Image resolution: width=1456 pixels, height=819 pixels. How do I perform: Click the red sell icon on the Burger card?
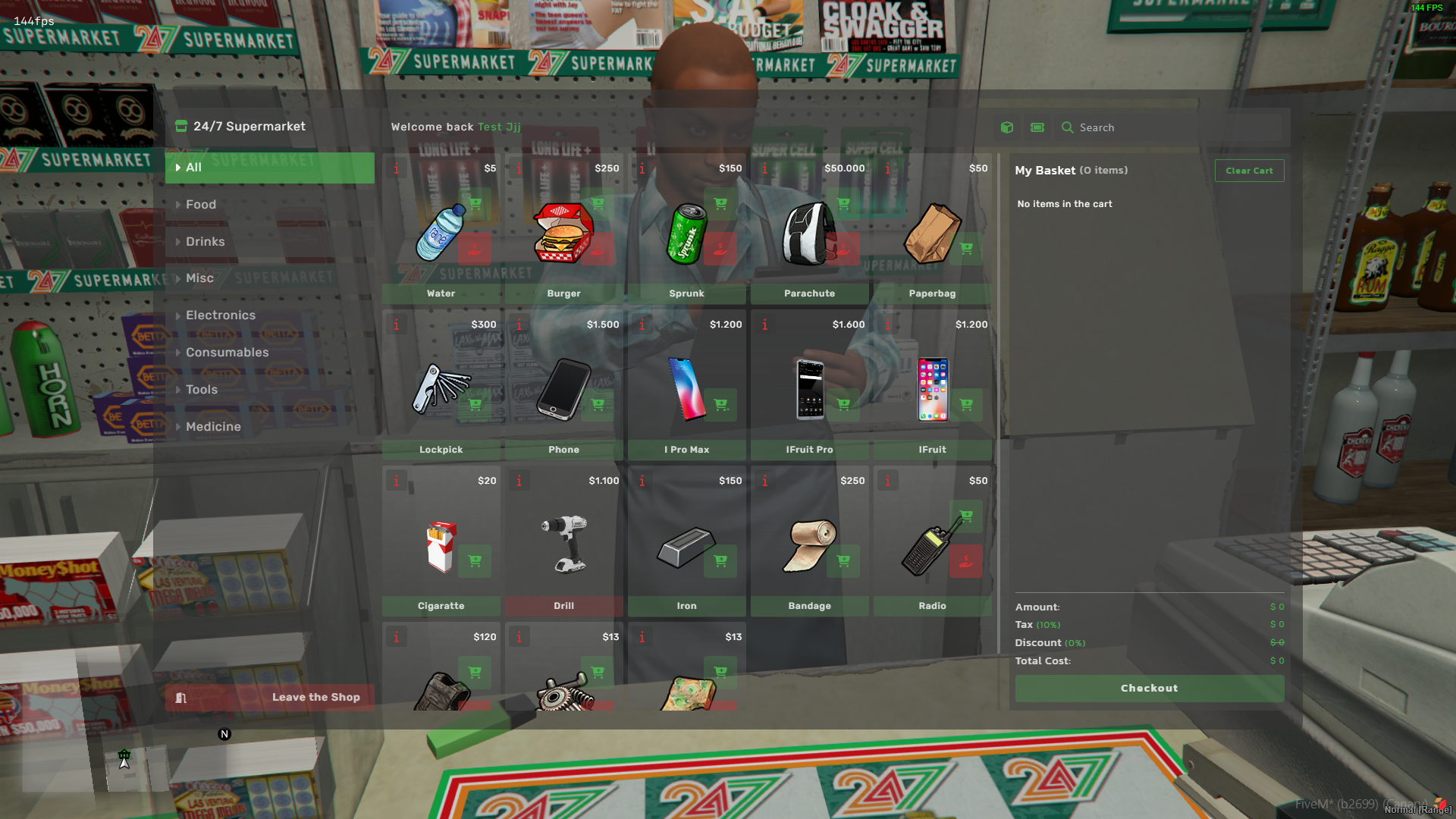(597, 248)
